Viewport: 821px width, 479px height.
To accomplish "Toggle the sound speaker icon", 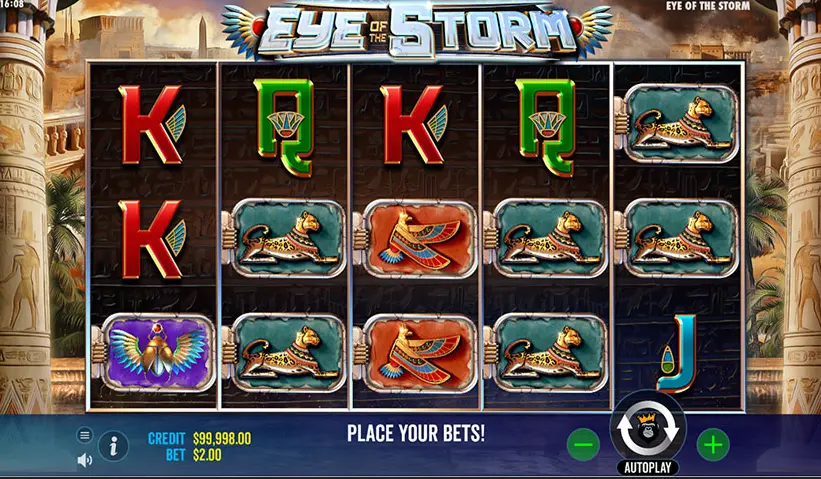I will tap(85, 460).
